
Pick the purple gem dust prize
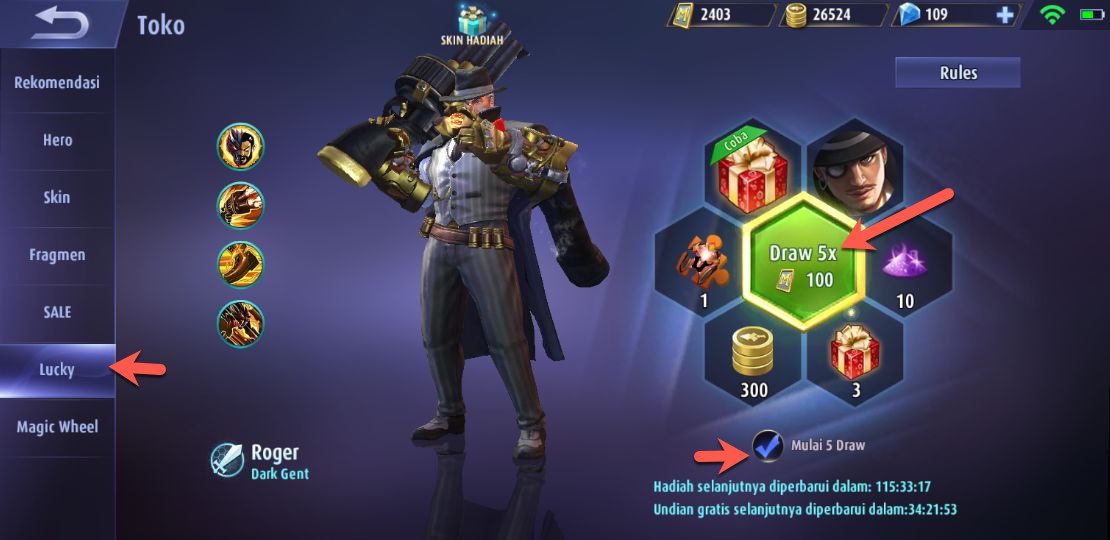tap(906, 265)
